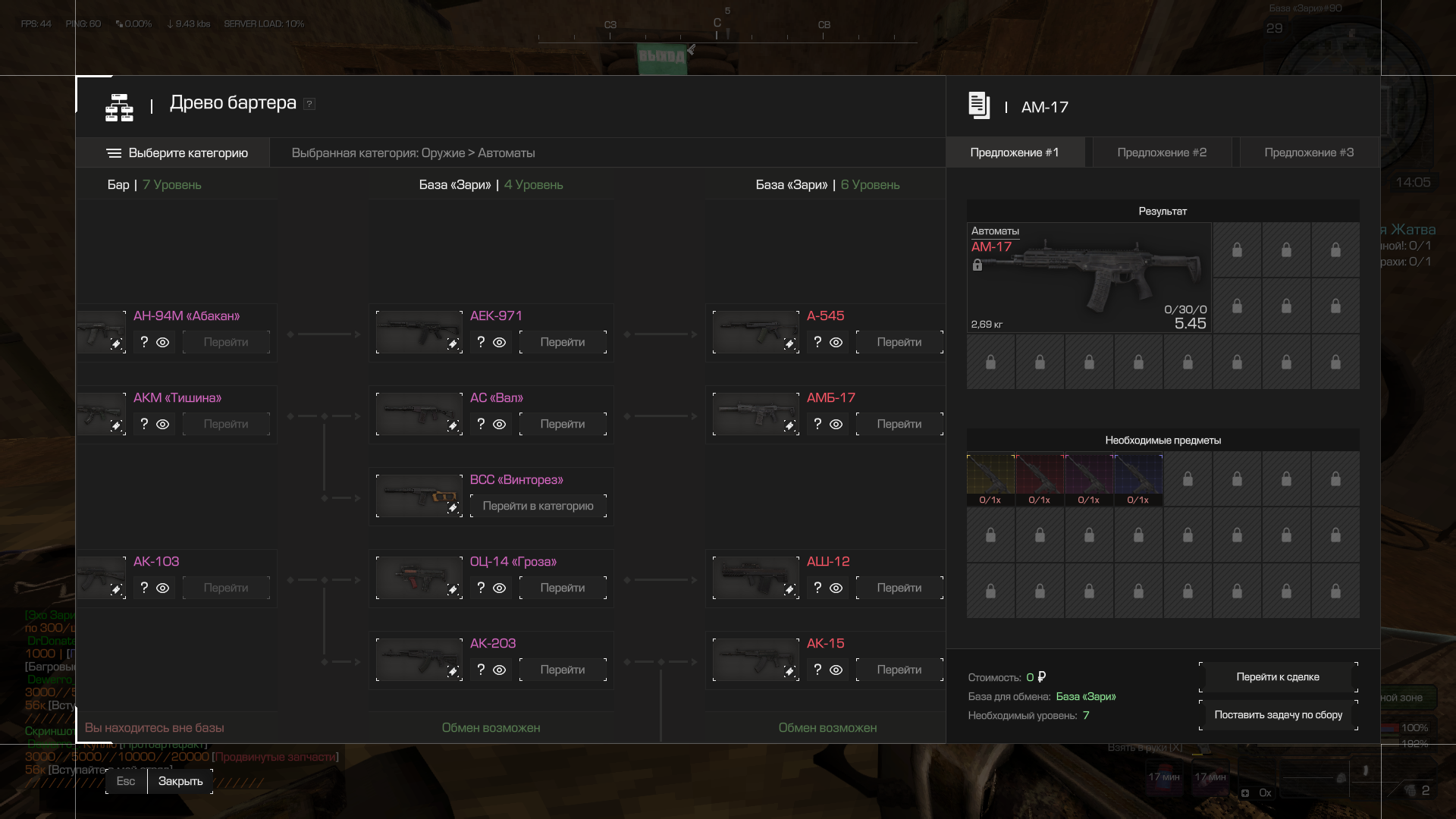Switch to the Предложение #2 tab

click(x=1162, y=152)
